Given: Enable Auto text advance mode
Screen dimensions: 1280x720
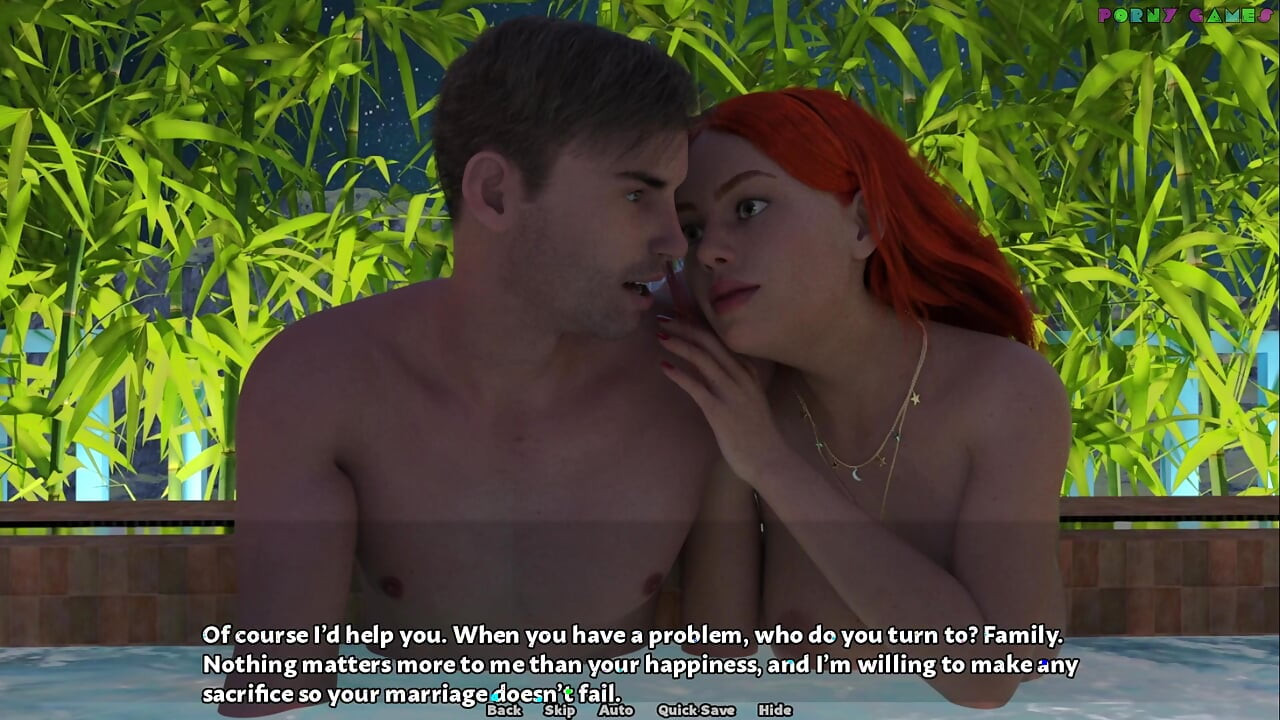Looking at the screenshot, I should point(617,710).
